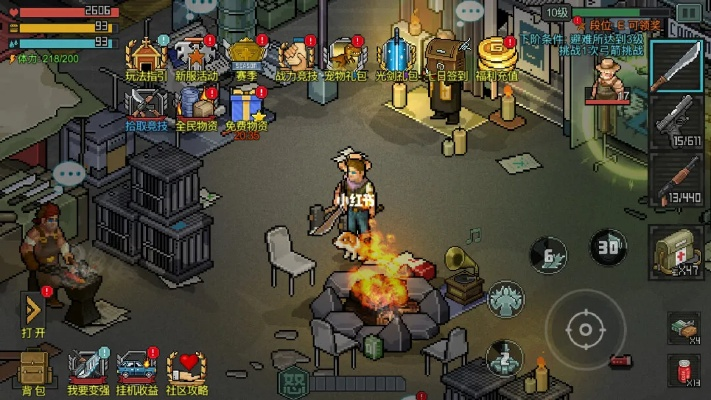Open the 挂机收益 idle rewards

pyautogui.click(x=137, y=372)
